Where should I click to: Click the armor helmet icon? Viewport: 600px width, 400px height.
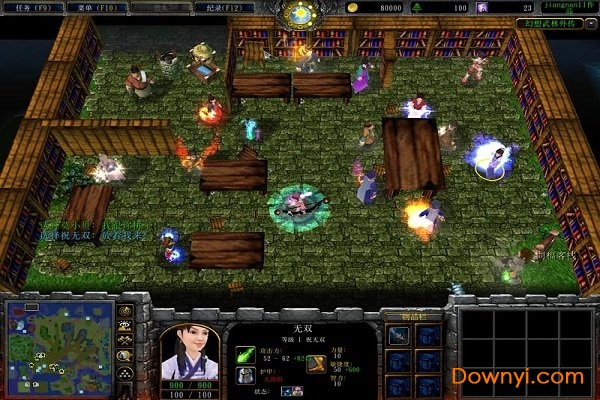(x=245, y=375)
